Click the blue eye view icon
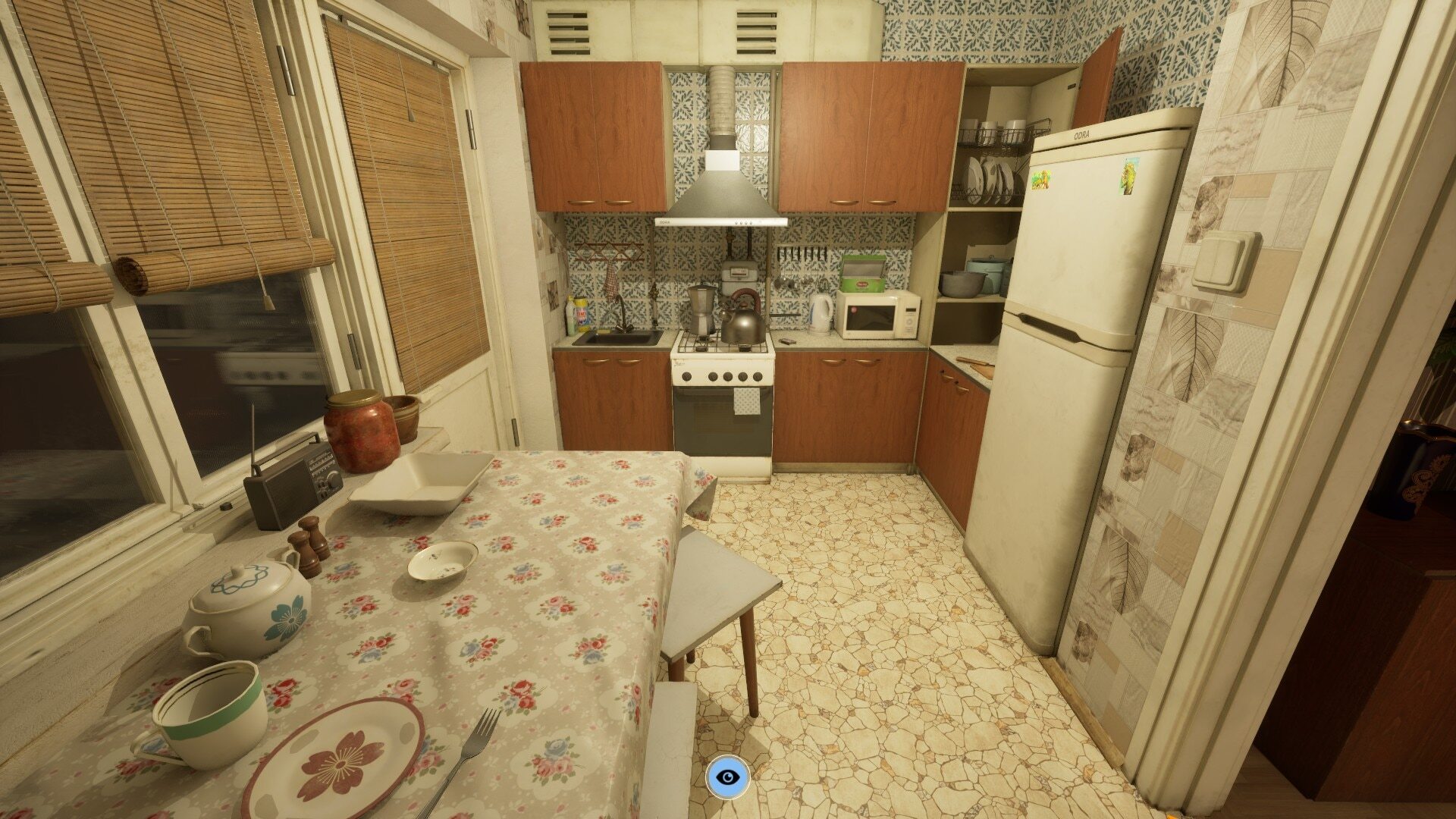 click(x=728, y=777)
